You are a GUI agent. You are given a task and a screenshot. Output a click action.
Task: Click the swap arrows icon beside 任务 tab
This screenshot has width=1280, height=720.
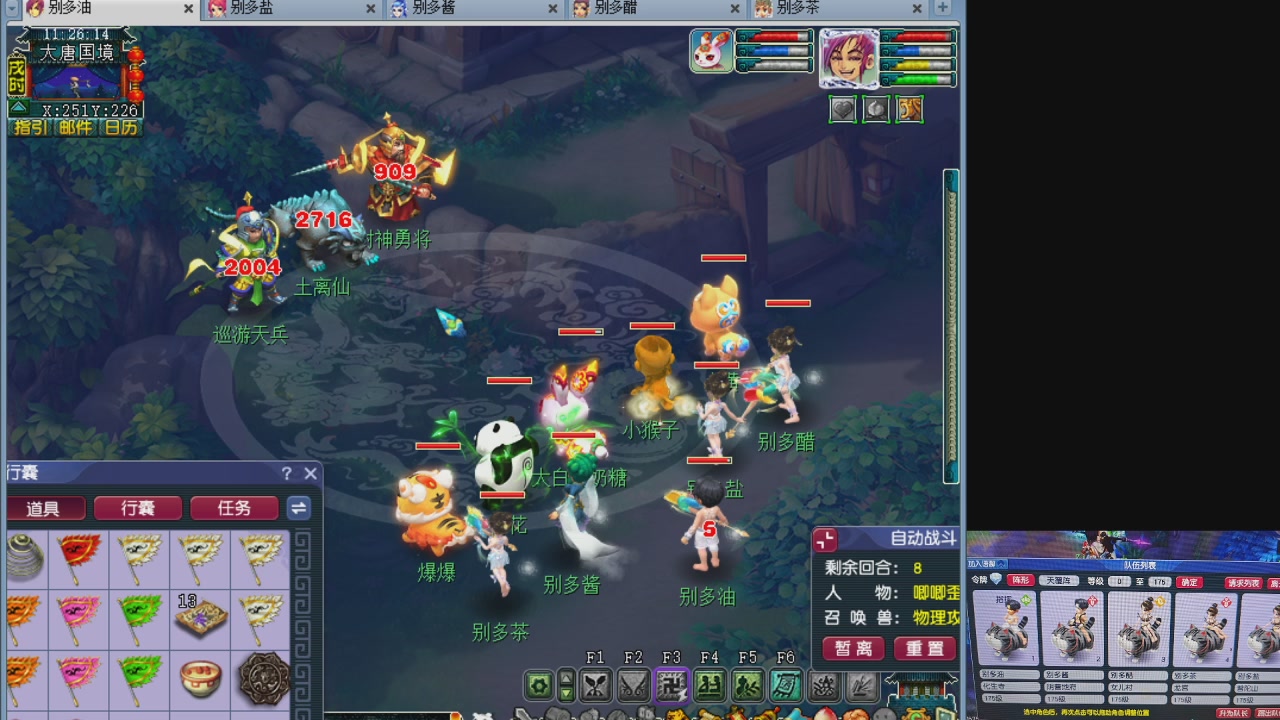[298, 508]
